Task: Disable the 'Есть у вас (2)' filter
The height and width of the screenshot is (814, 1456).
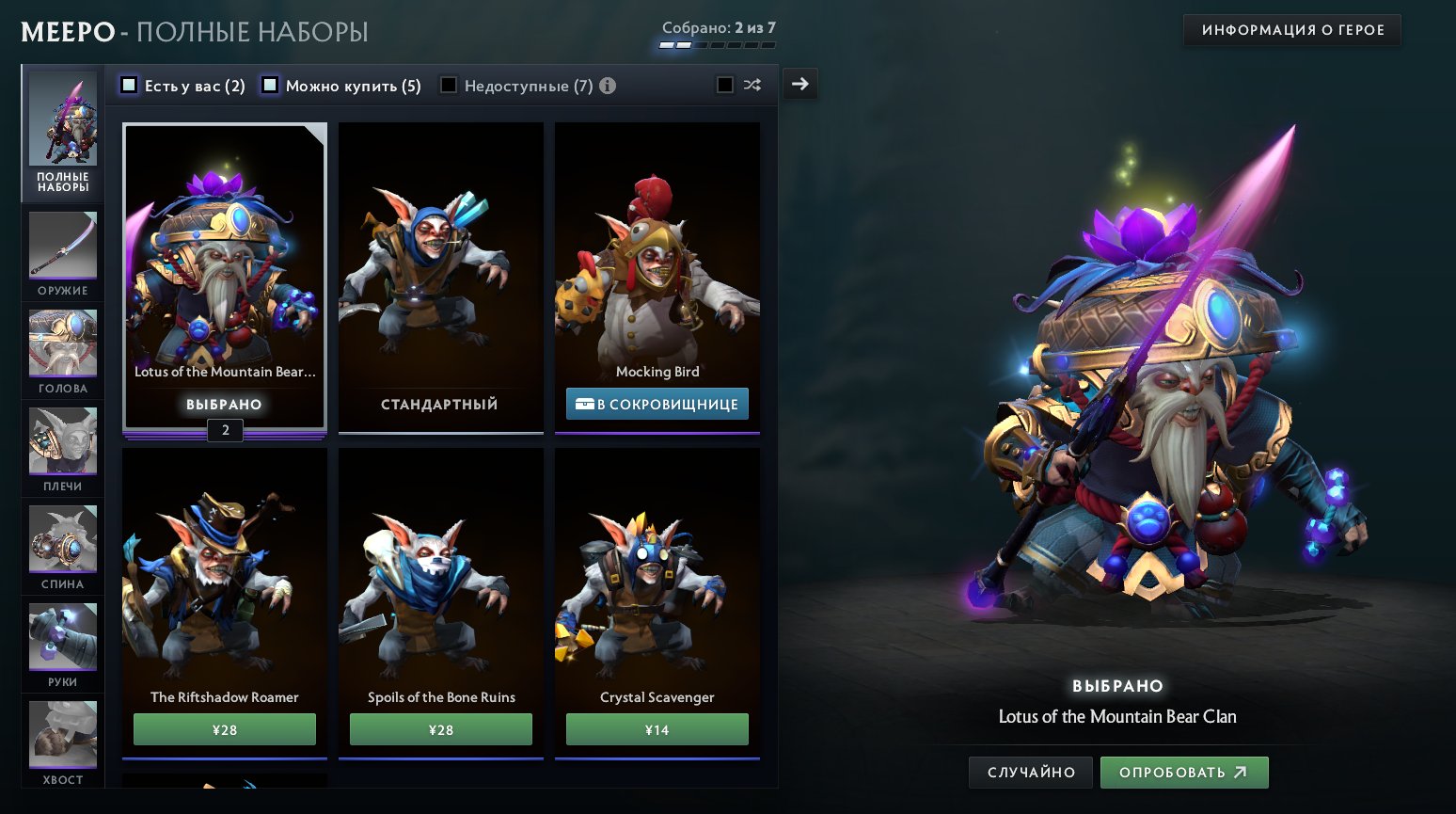Action: pyautogui.click(x=129, y=85)
